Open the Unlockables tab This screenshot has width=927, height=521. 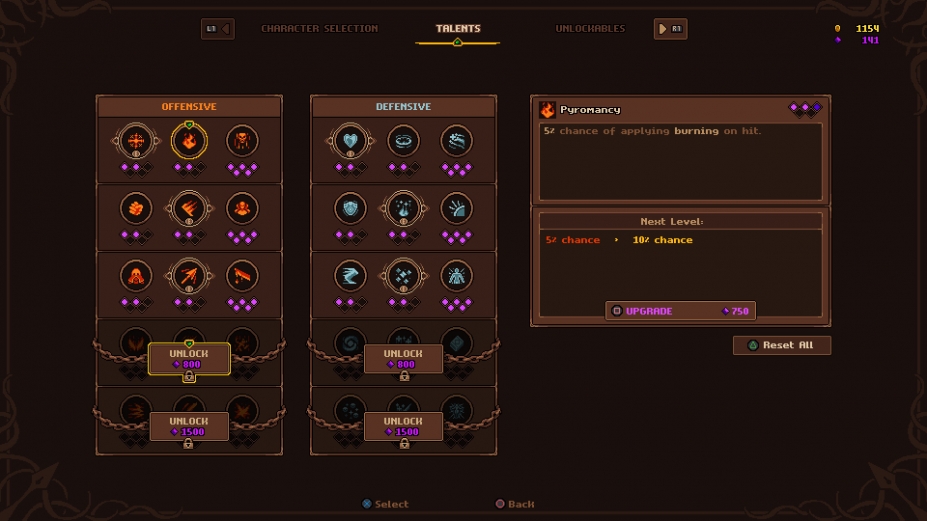(590, 29)
